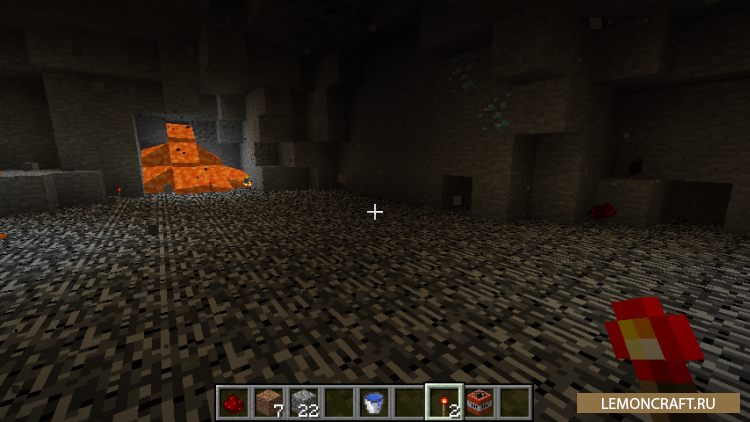Pick the redstone torch slot
Screen dimensions: 750x422
pyautogui.click(x=444, y=402)
